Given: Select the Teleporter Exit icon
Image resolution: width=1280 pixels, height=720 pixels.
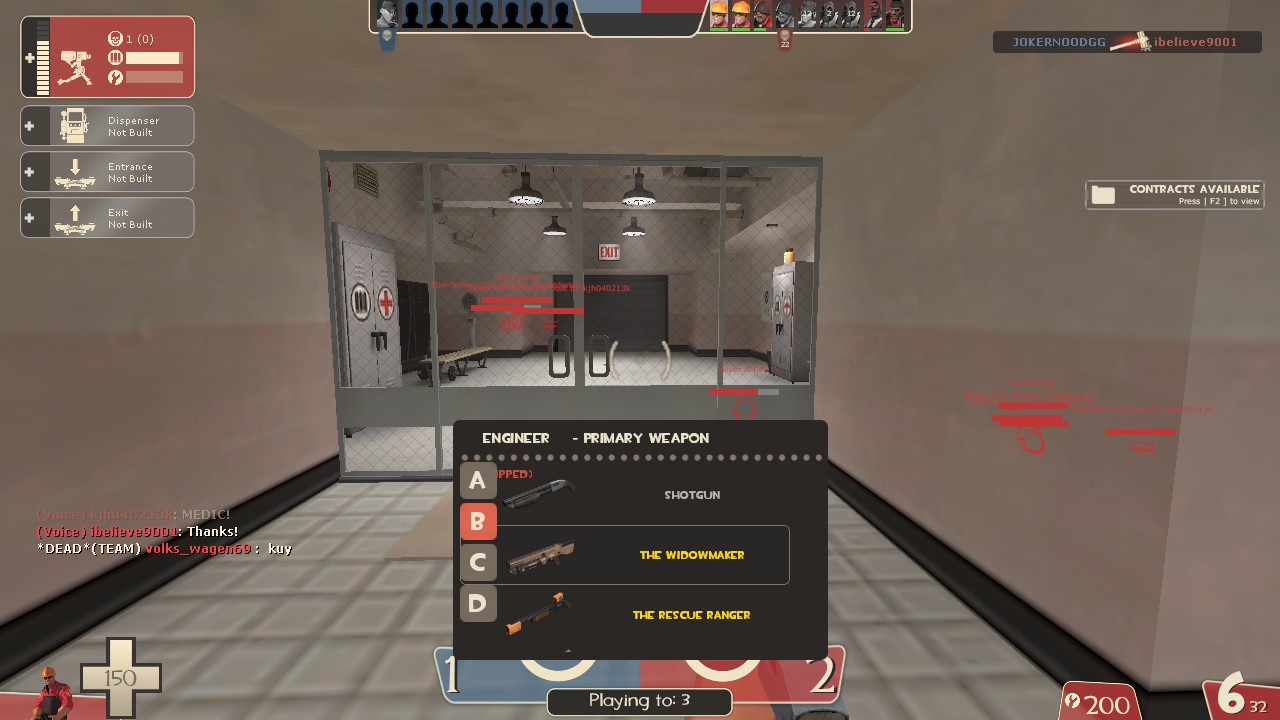Looking at the screenshot, I should click(x=72, y=216).
